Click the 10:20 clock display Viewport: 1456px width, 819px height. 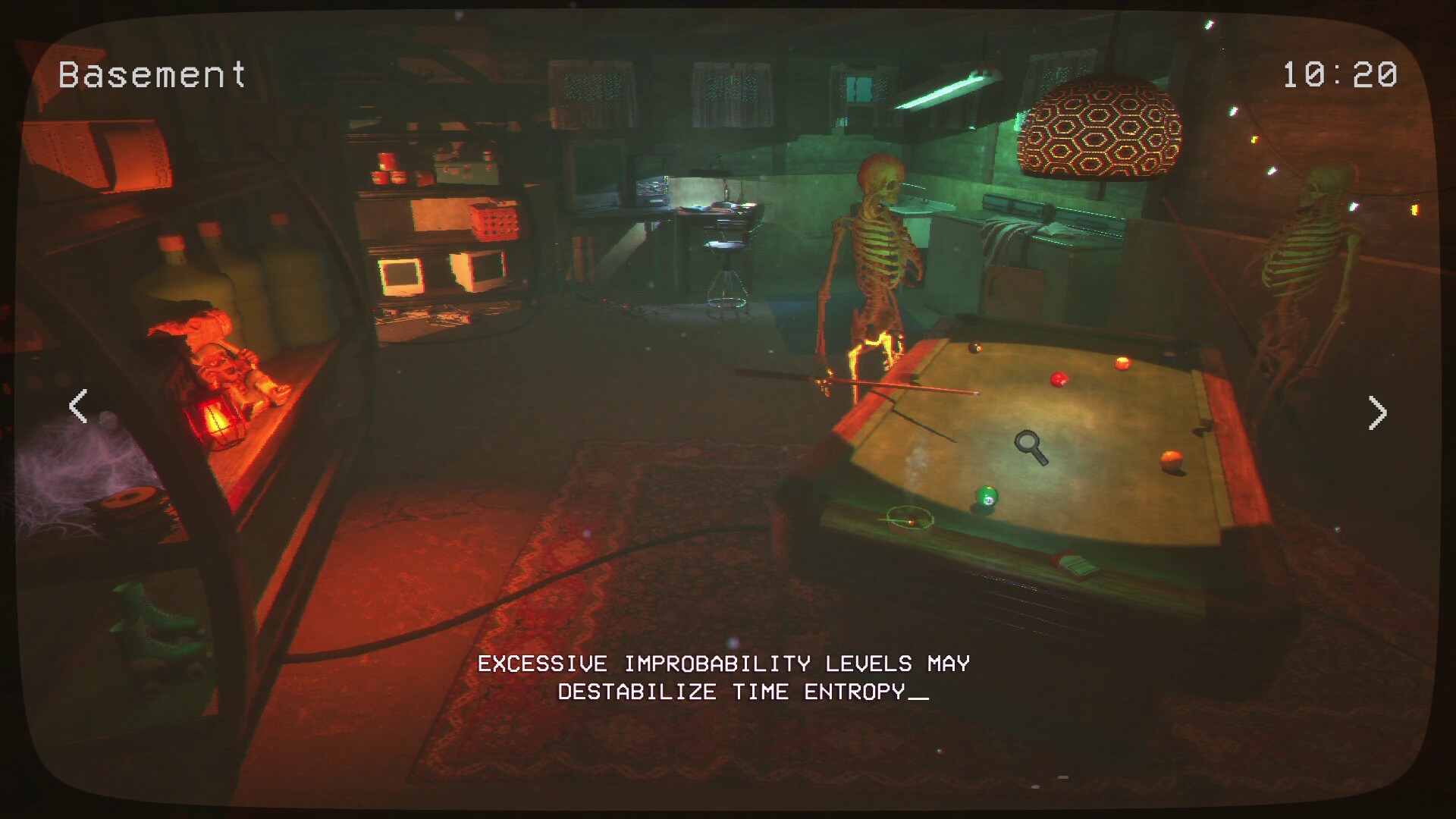pyautogui.click(x=1341, y=74)
